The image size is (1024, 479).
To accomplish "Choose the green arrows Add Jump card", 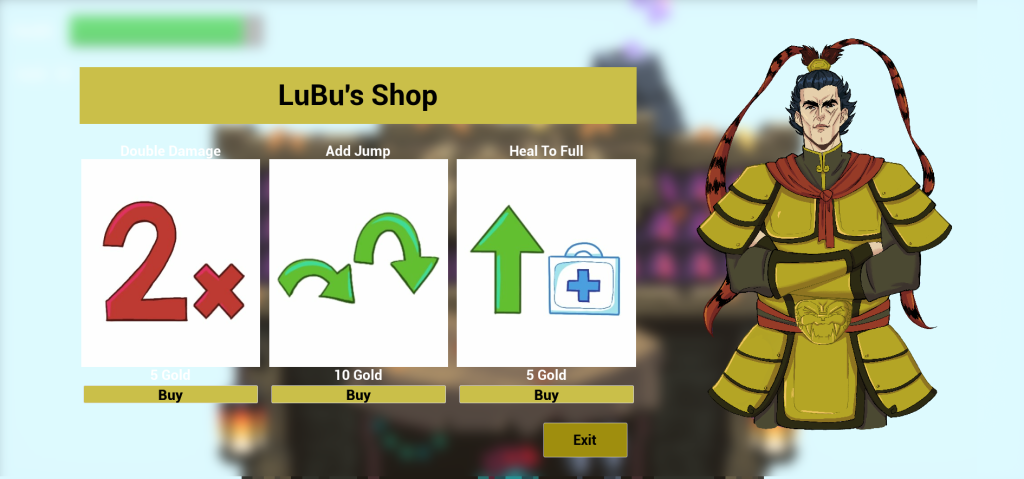I will point(358,263).
